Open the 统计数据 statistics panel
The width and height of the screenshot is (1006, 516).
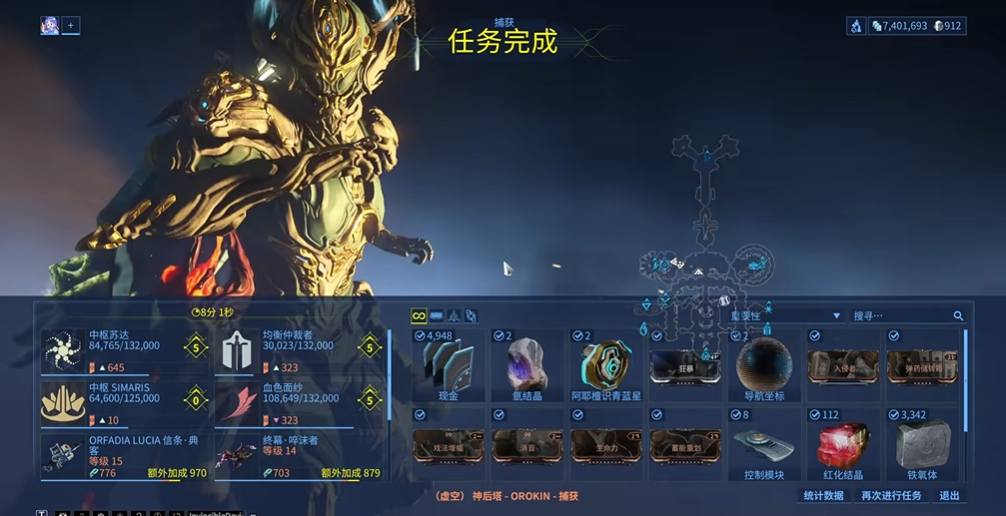click(x=823, y=496)
